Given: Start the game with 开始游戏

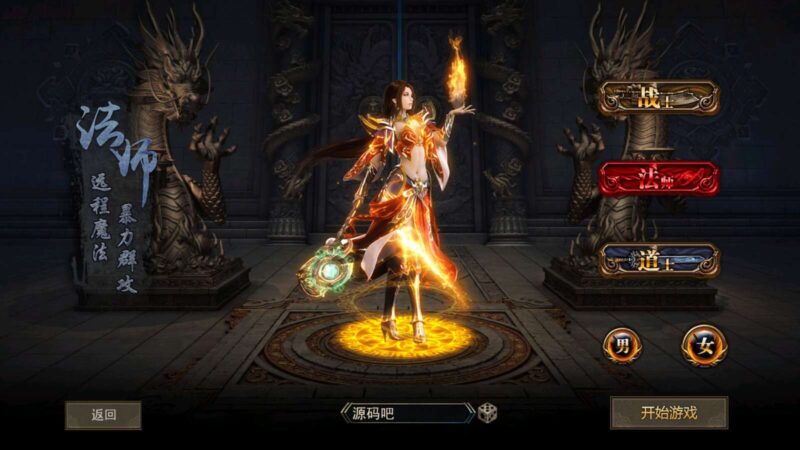Looking at the screenshot, I should coord(668,412).
